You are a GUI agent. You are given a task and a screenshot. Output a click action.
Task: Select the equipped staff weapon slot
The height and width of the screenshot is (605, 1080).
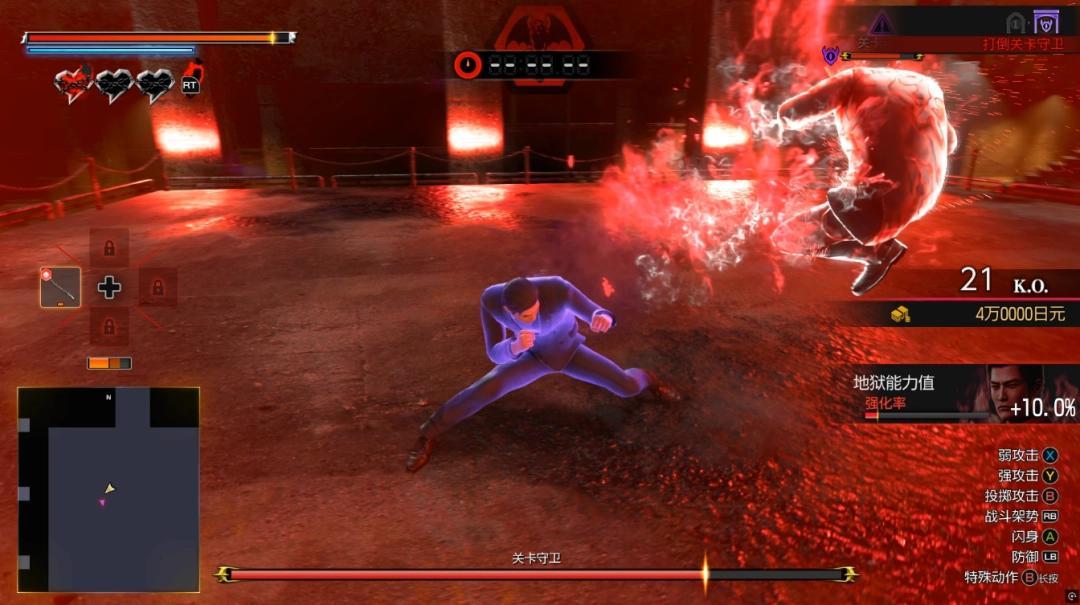coord(60,287)
